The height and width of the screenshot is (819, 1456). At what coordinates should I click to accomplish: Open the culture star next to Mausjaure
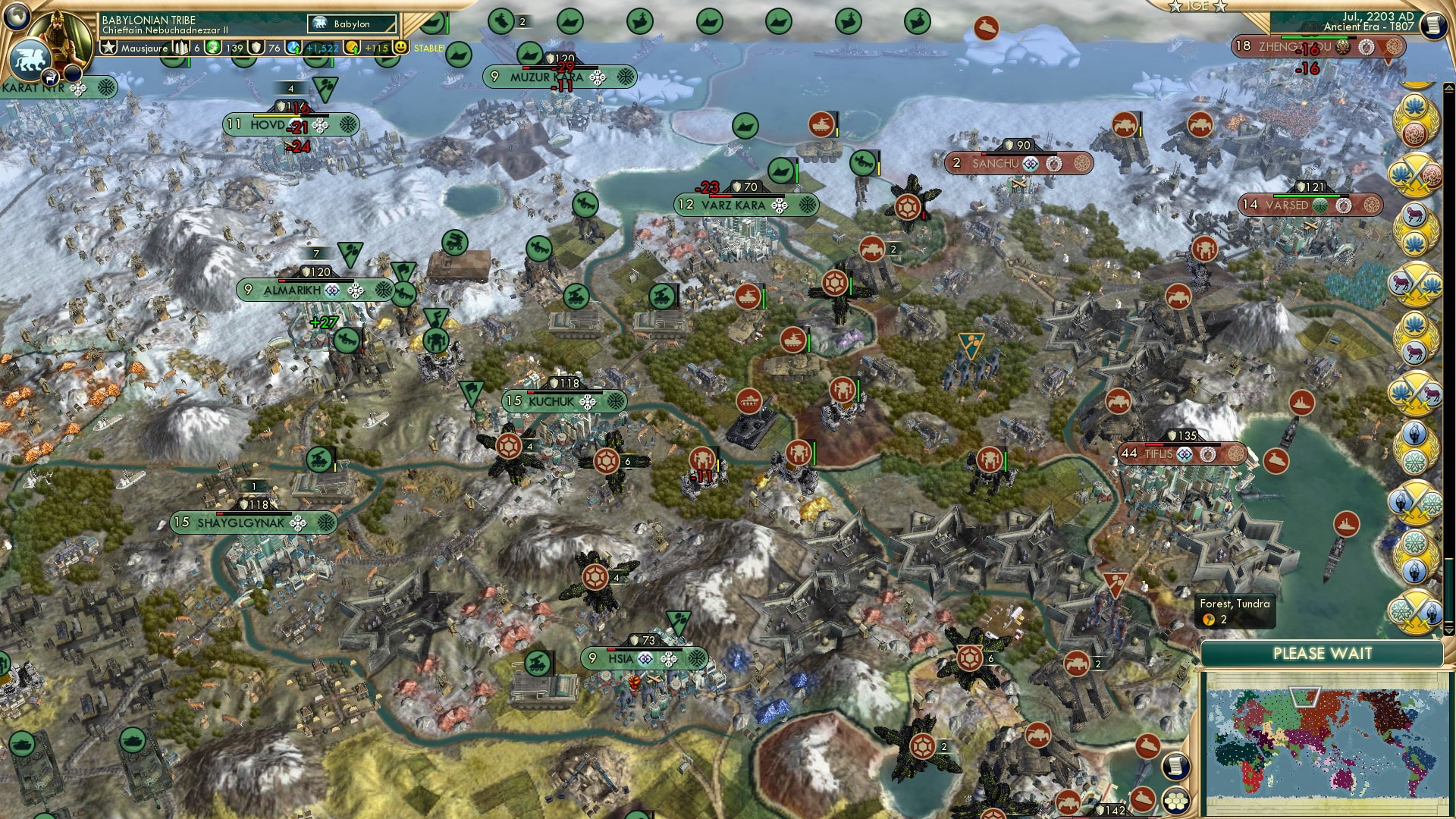[108, 47]
